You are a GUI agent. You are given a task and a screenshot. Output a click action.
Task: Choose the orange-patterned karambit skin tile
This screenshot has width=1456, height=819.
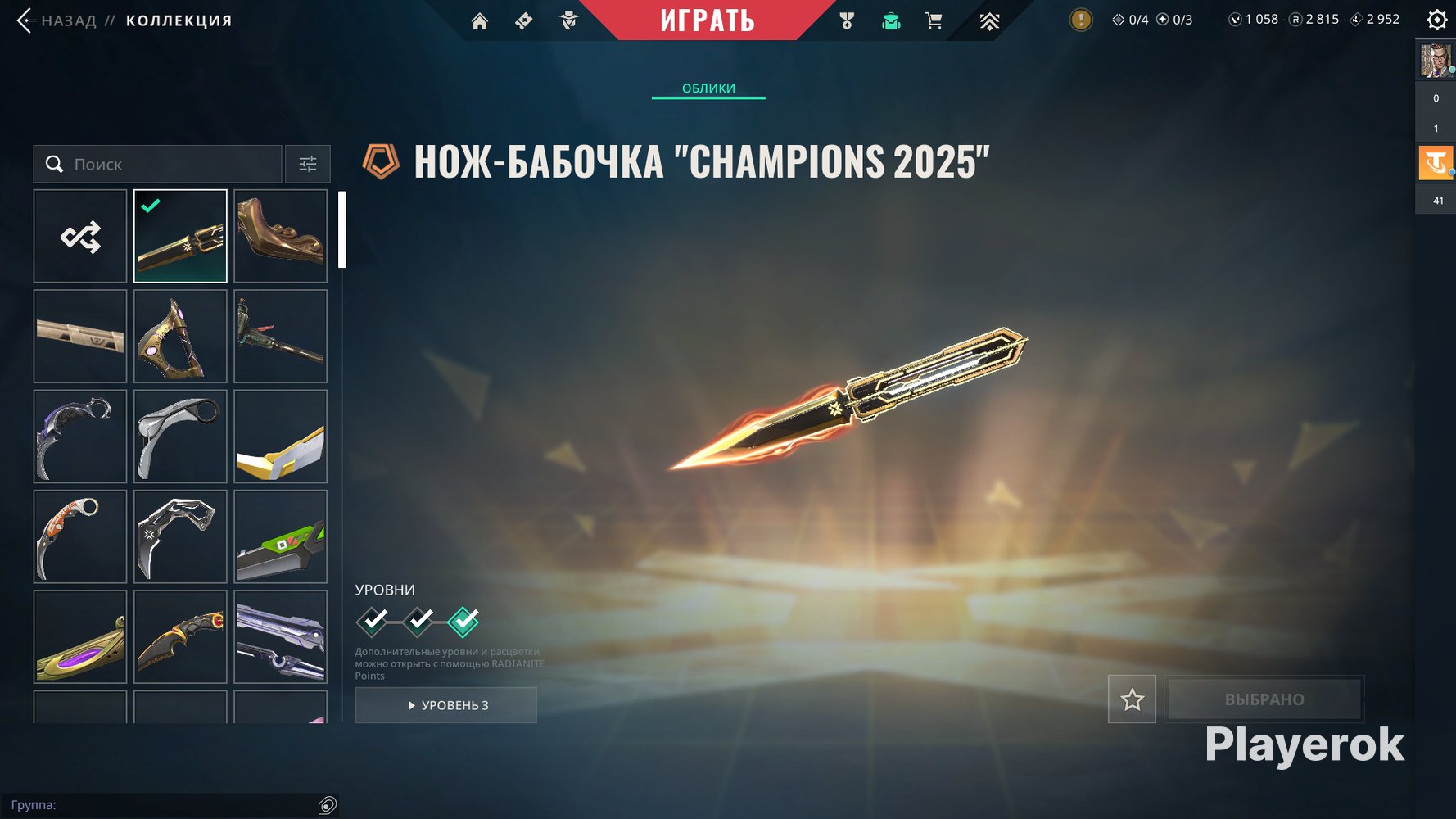point(80,536)
